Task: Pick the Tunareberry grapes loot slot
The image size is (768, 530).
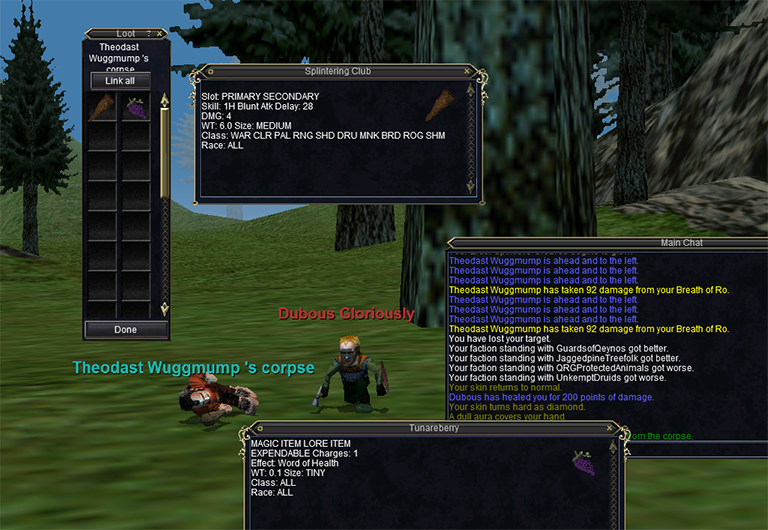Action: pos(135,108)
